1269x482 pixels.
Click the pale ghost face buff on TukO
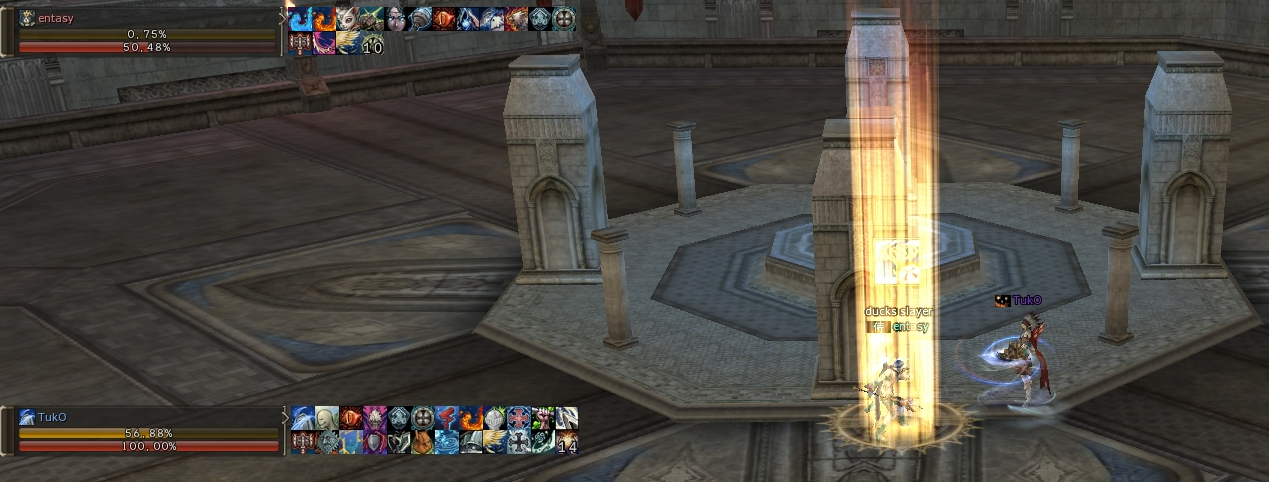tap(327, 418)
